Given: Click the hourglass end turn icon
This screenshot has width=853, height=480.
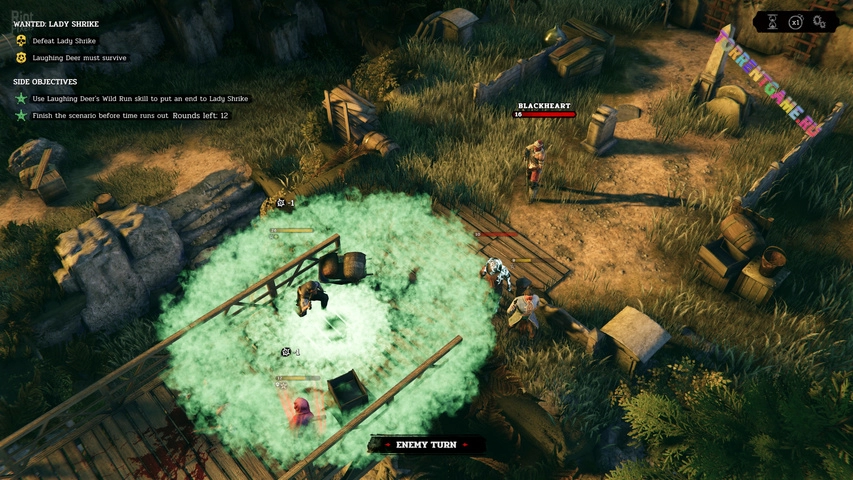Looking at the screenshot, I should (772, 22).
